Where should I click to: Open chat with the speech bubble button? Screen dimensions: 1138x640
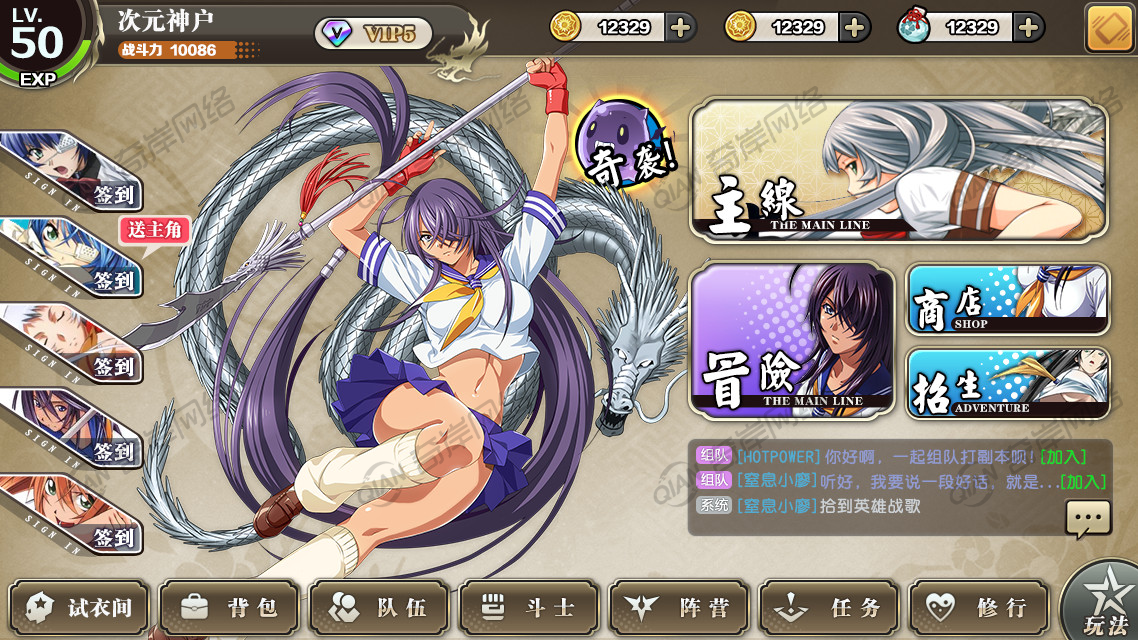pos(1088,518)
